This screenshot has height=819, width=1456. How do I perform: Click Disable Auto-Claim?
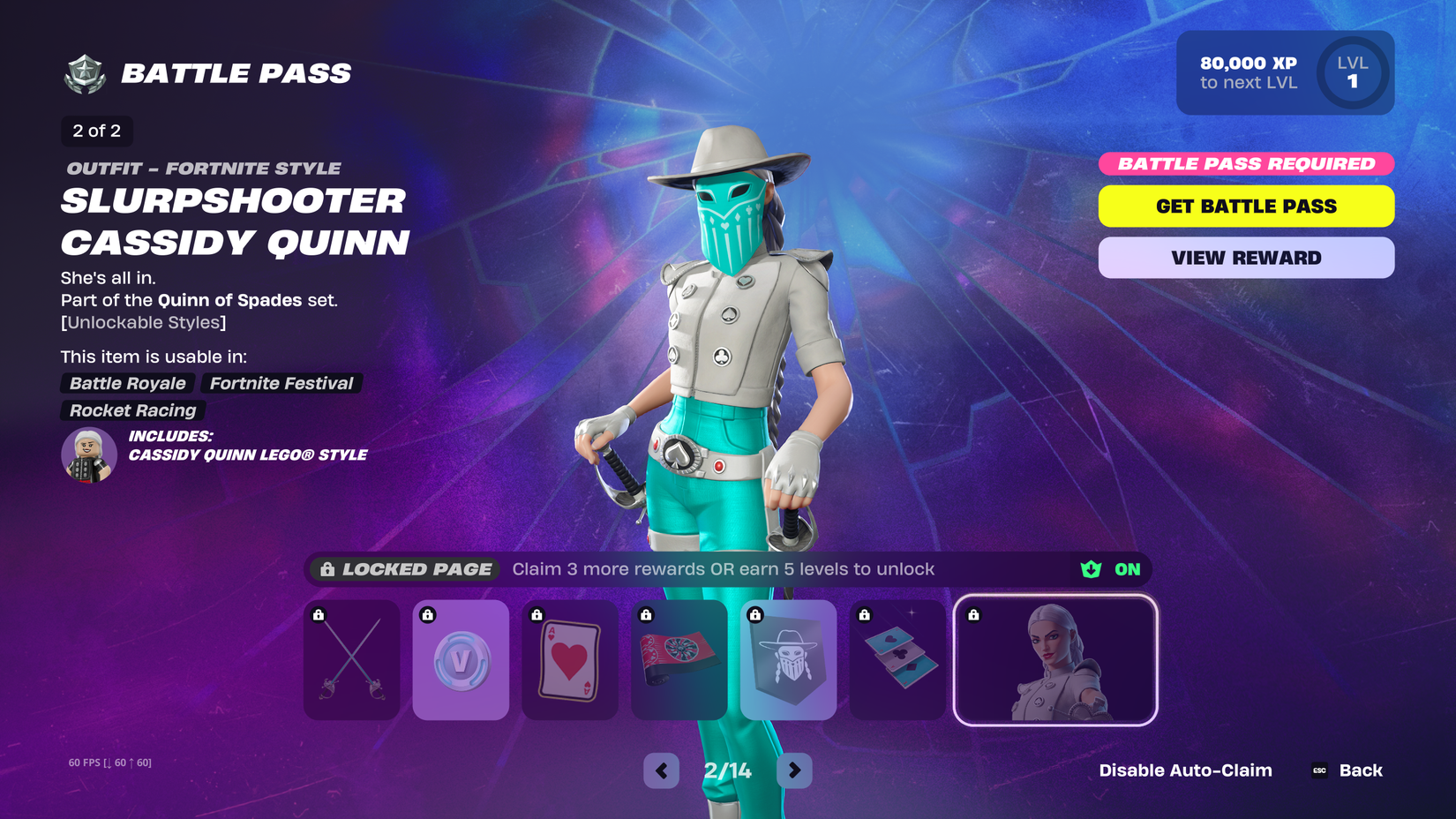click(1185, 770)
